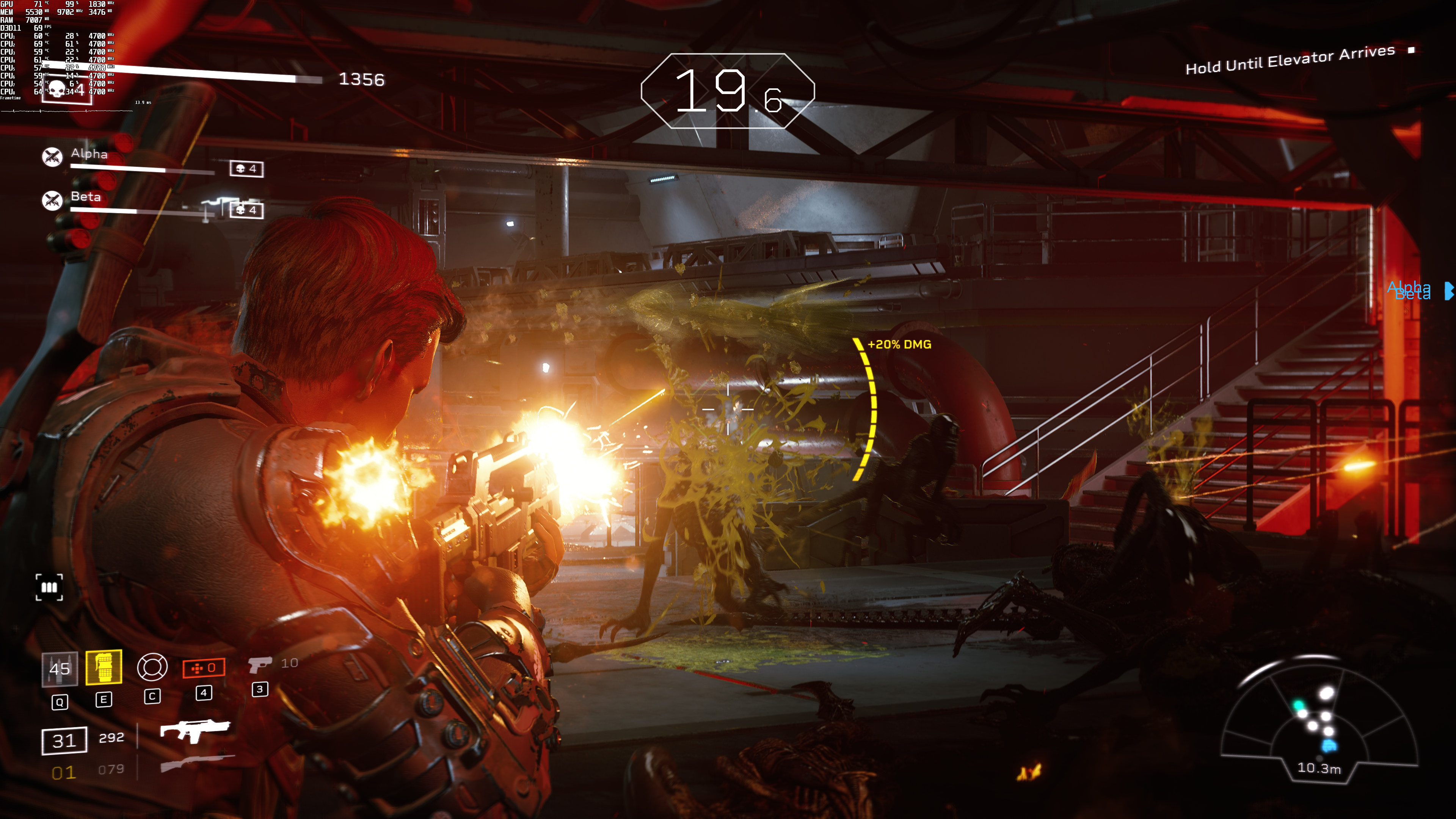Image resolution: width=1456 pixels, height=819 pixels.
Task: Switch to the pistol sidearm icon
Action: pos(259,664)
